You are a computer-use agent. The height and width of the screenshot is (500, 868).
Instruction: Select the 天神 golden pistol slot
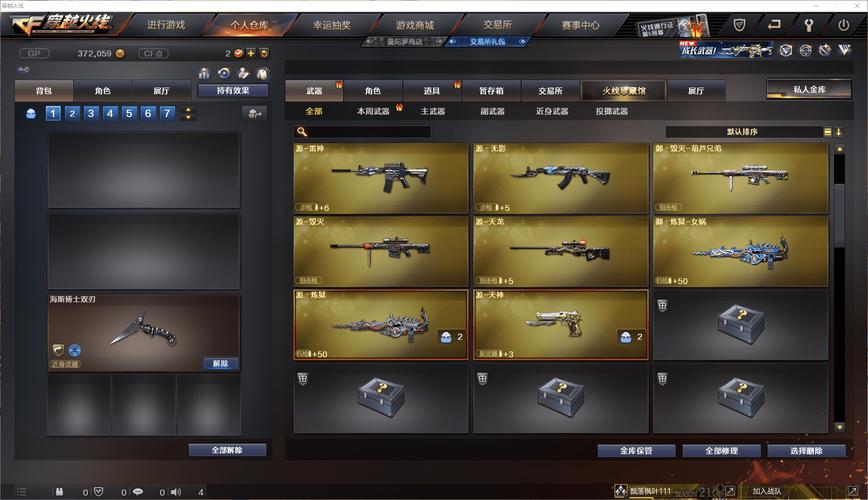(x=560, y=325)
